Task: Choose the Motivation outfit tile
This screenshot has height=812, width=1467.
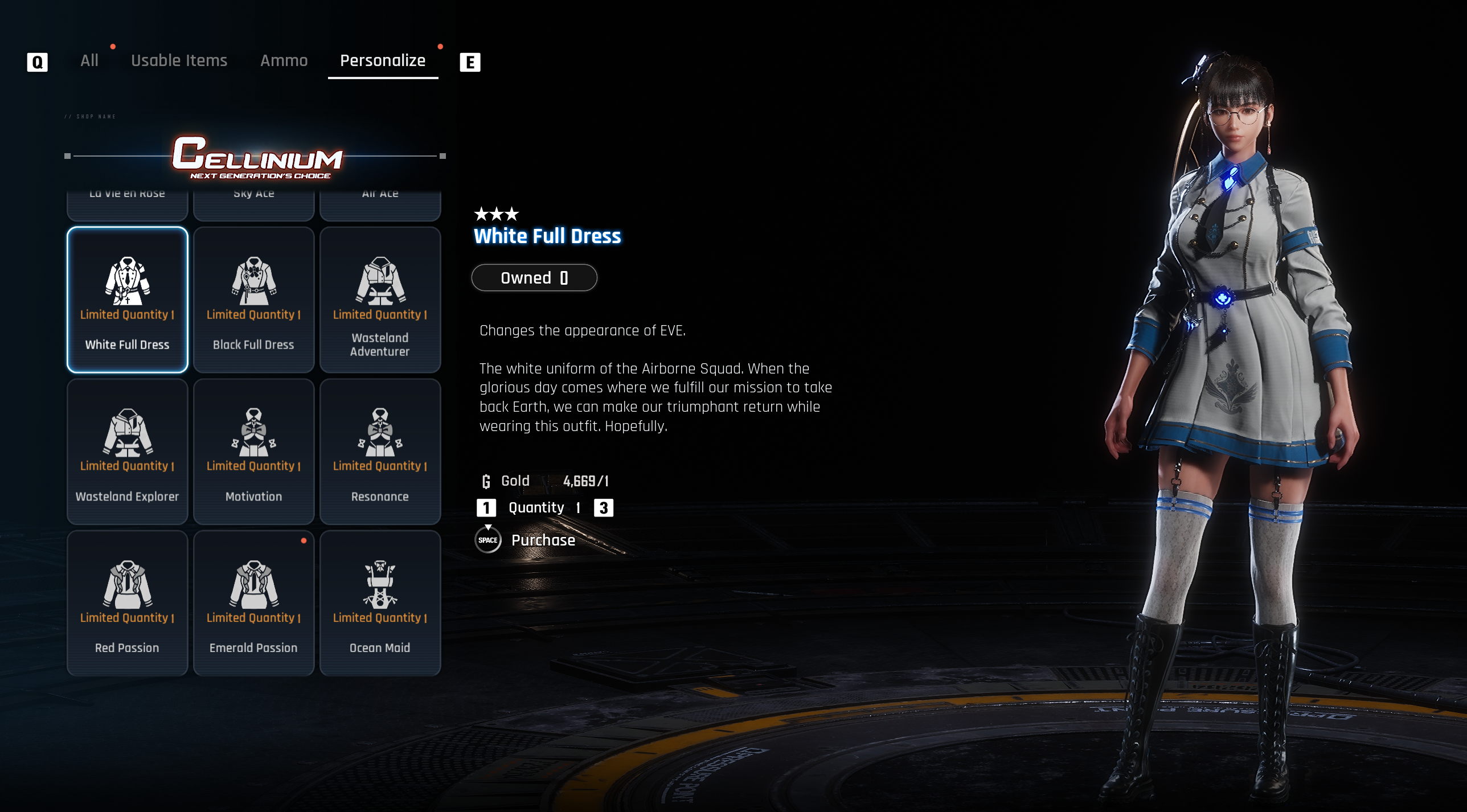Action: pos(254,452)
